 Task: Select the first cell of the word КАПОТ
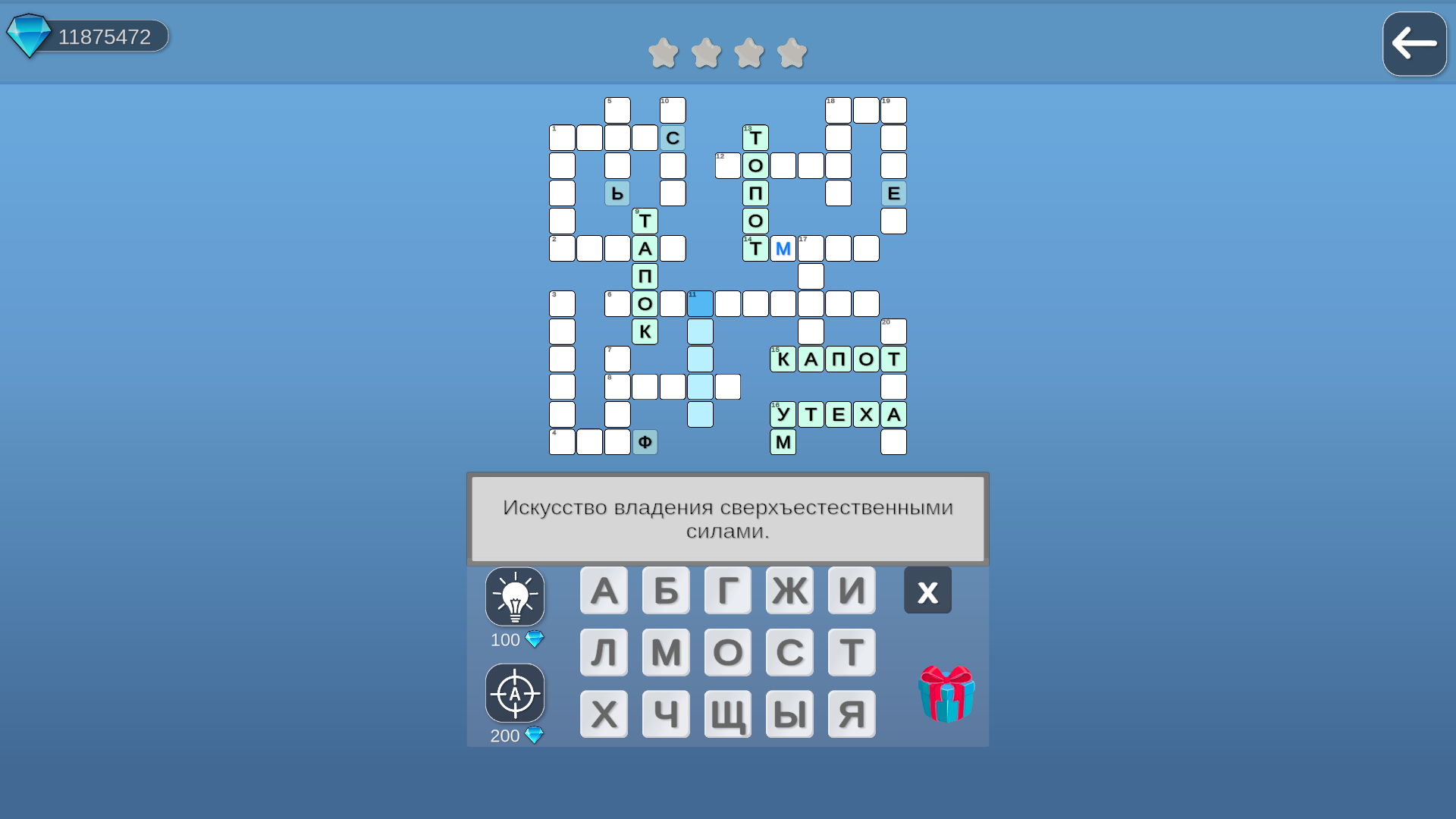point(783,359)
